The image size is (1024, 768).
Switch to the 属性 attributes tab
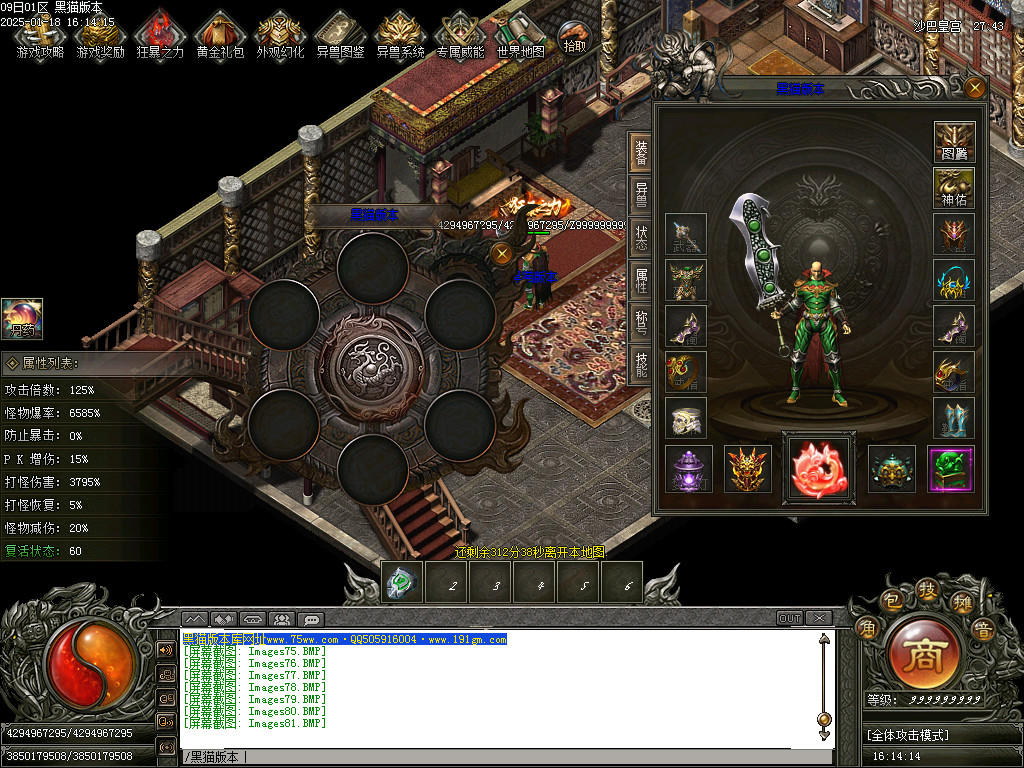pyautogui.click(x=640, y=280)
